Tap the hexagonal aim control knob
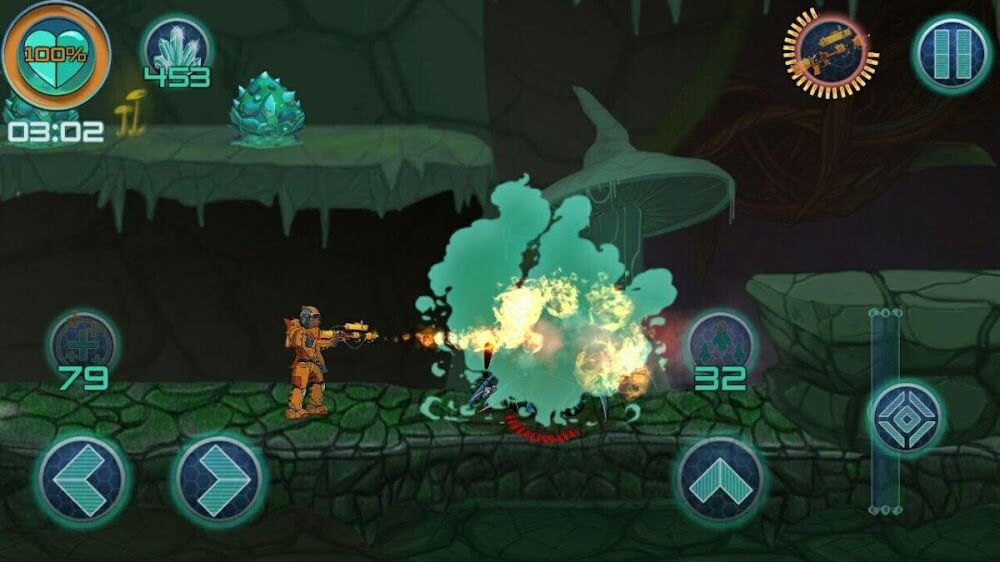 (906, 417)
